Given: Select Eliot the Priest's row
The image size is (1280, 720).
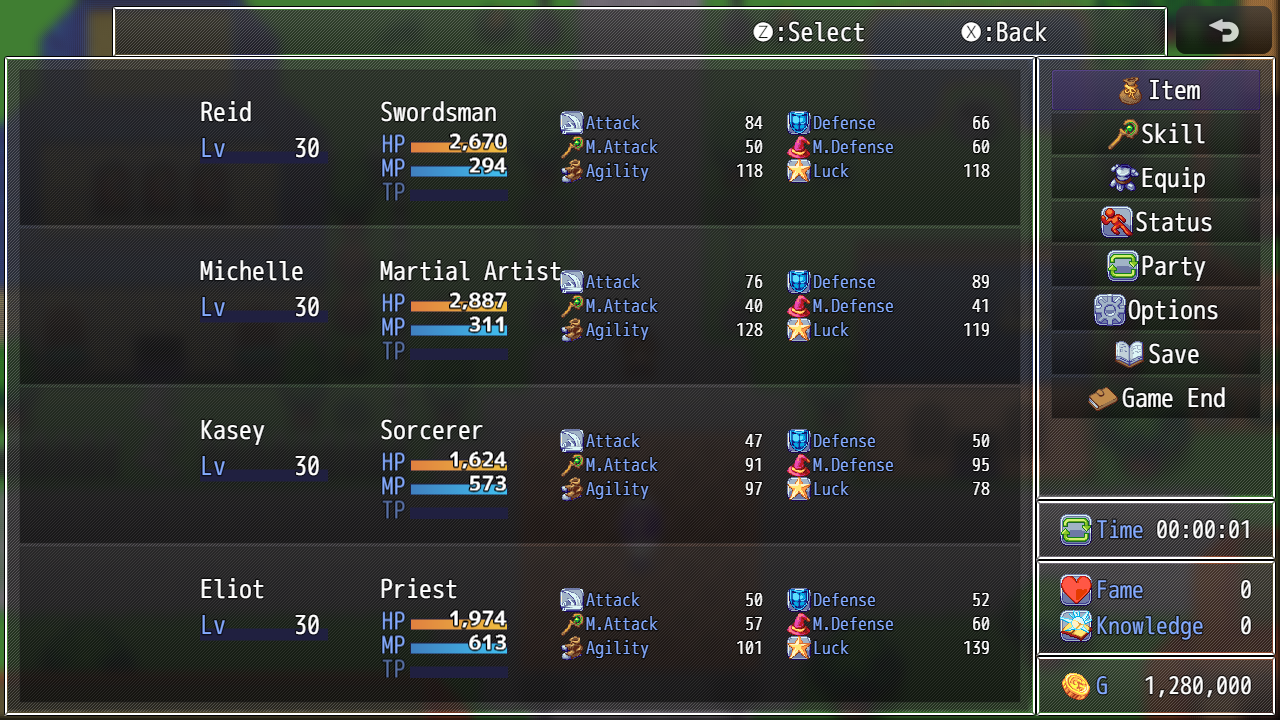Looking at the screenshot, I should (x=519, y=623).
